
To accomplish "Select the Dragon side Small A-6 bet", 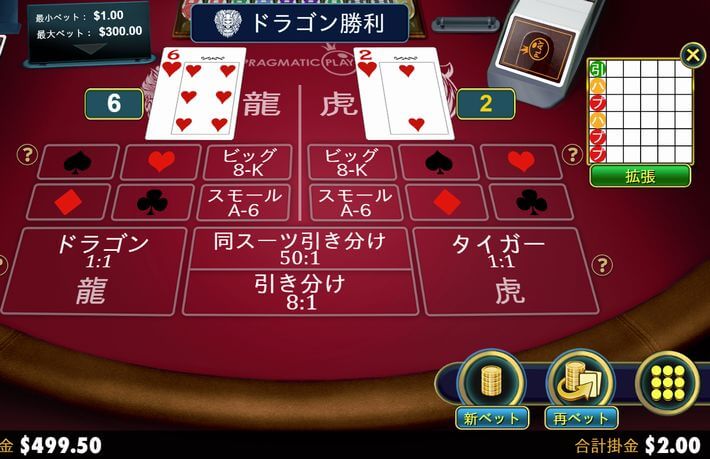I will coord(245,202).
